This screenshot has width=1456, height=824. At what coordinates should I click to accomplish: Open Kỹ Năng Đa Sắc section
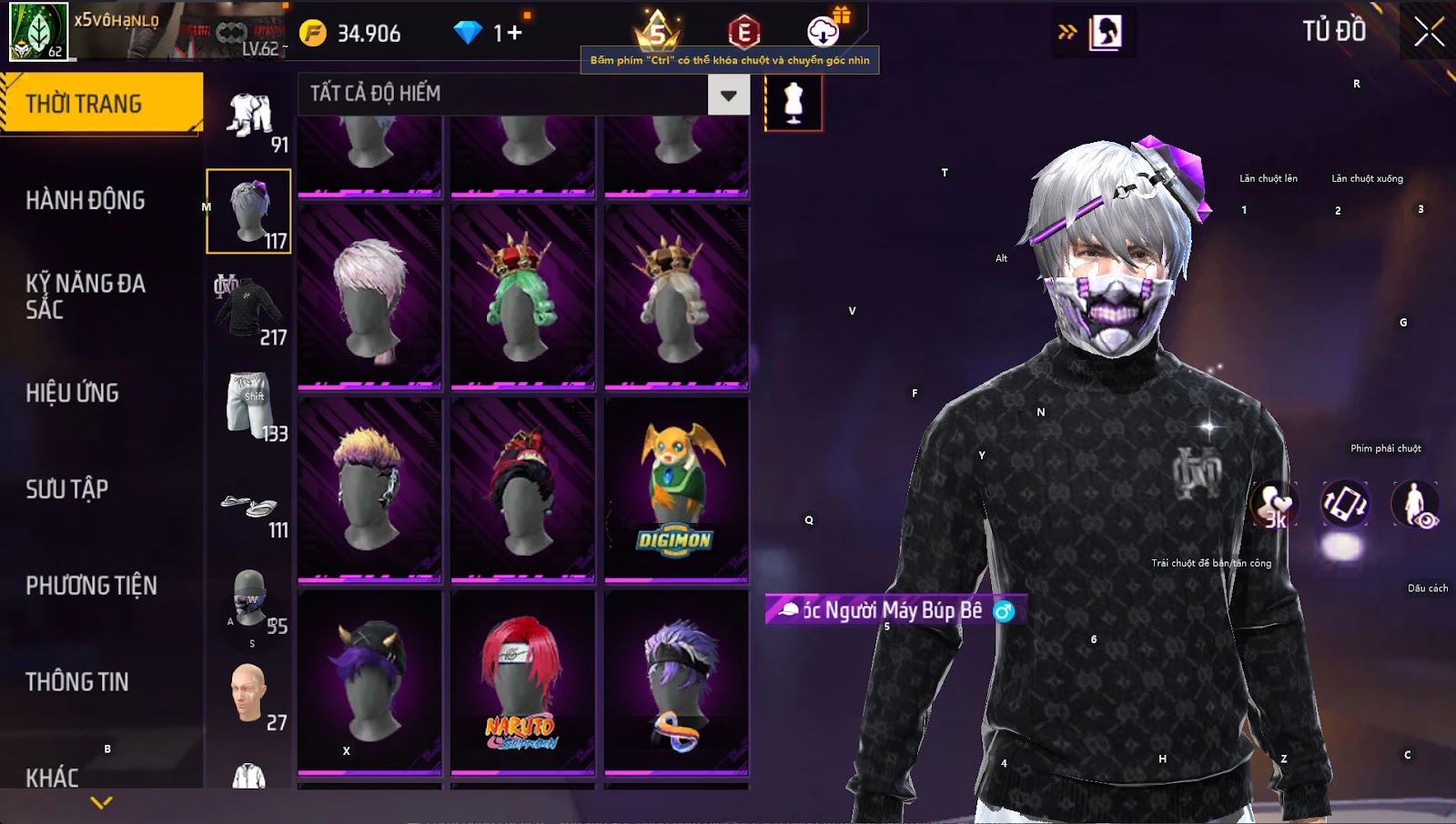86,296
